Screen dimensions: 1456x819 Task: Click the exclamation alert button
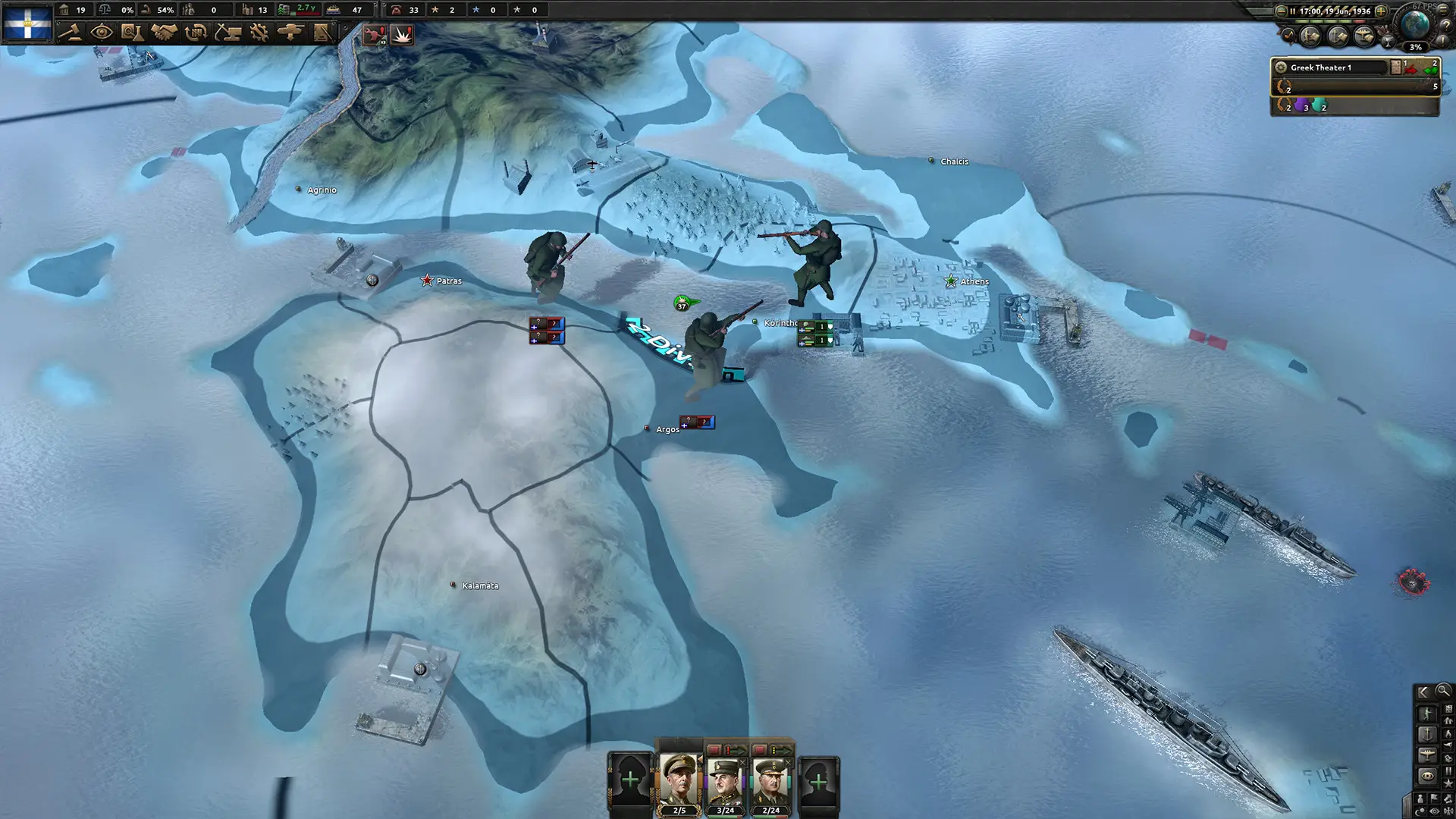coord(1442,40)
